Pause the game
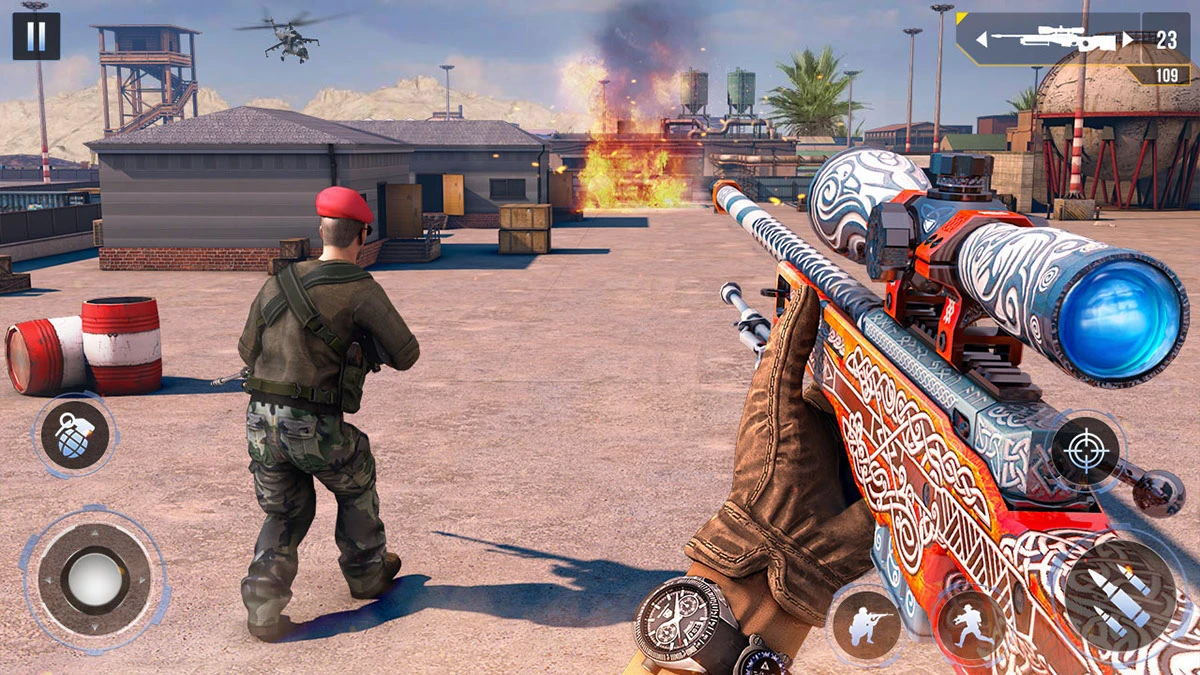This screenshot has width=1200, height=675. (36, 36)
